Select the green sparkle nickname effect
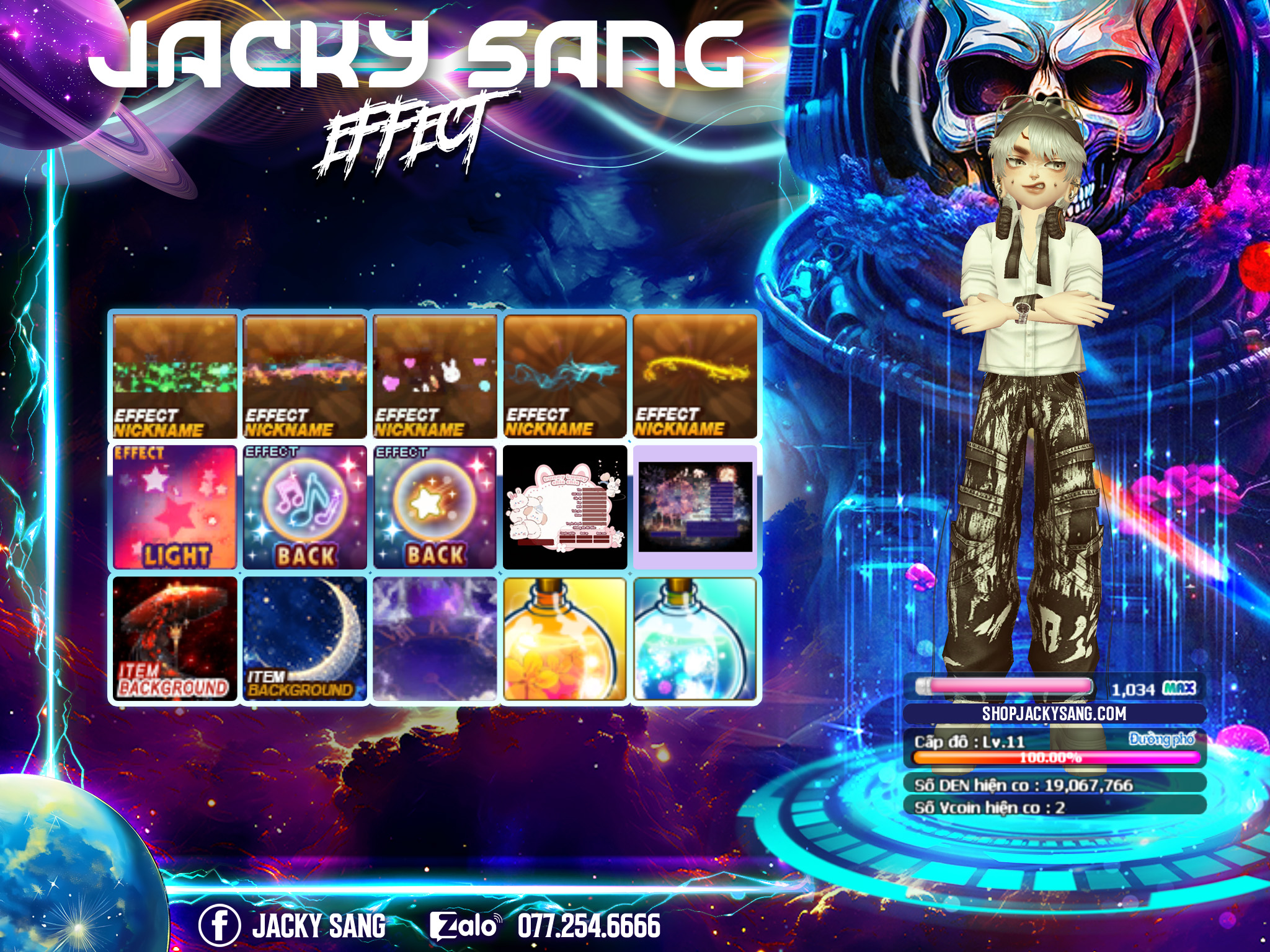1270x952 pixels. point(175,376)
